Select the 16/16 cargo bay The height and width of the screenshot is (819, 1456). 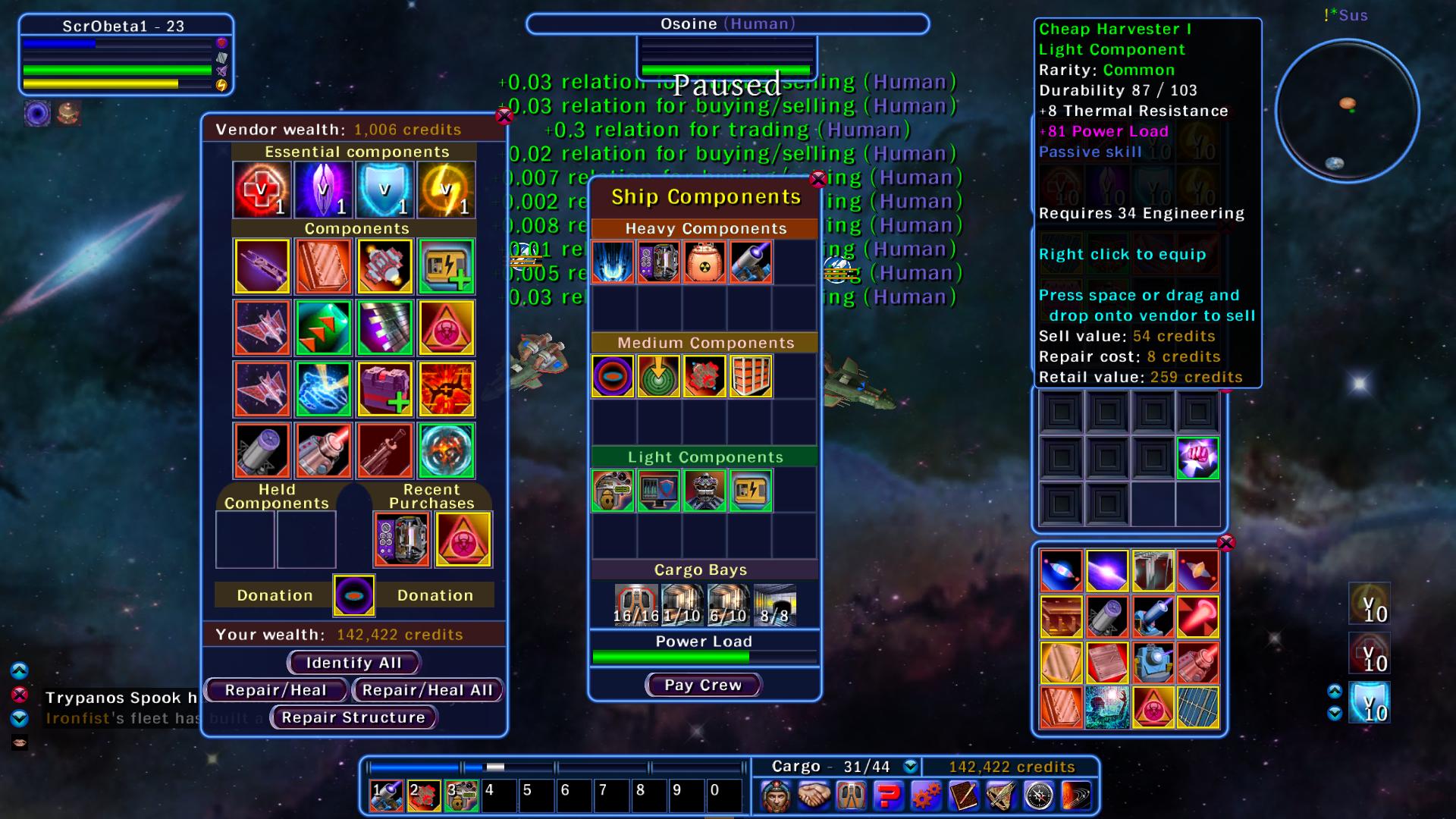click(x=635, y=603)
